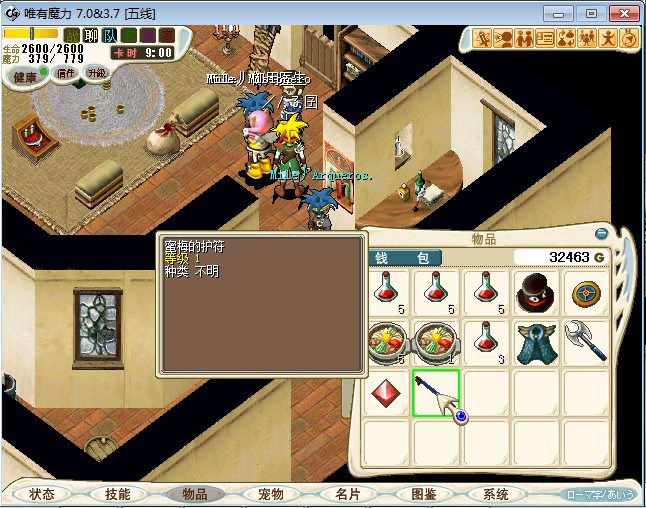Image resolution: width=646 pixels, height=508 pixels.
Task: Click the 健康 health status button
Action: (x=26, y=77)
